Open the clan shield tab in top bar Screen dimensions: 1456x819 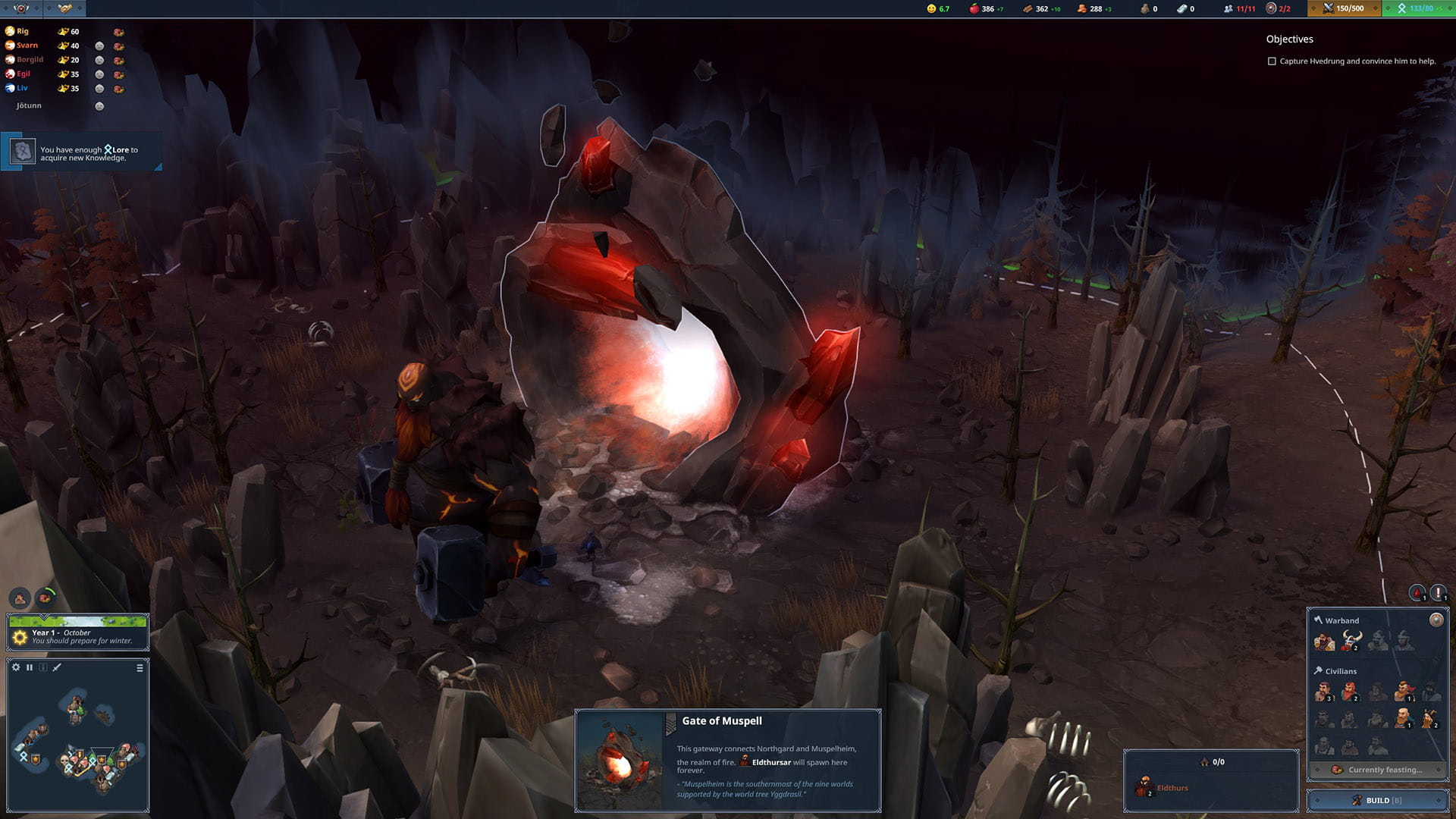pos(21,8)
